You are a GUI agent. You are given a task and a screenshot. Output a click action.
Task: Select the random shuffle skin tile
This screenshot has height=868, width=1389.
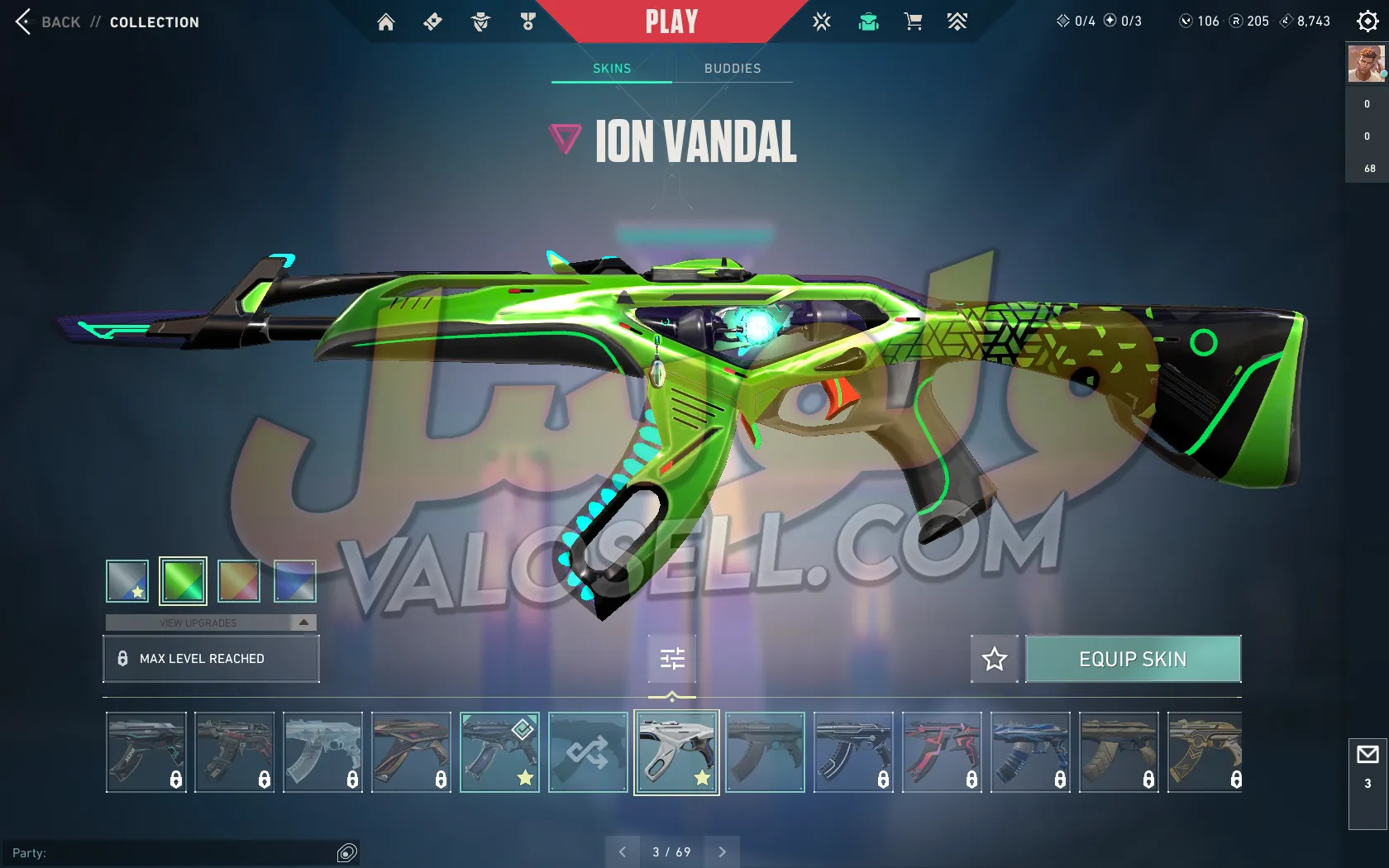tap(588, 752)
